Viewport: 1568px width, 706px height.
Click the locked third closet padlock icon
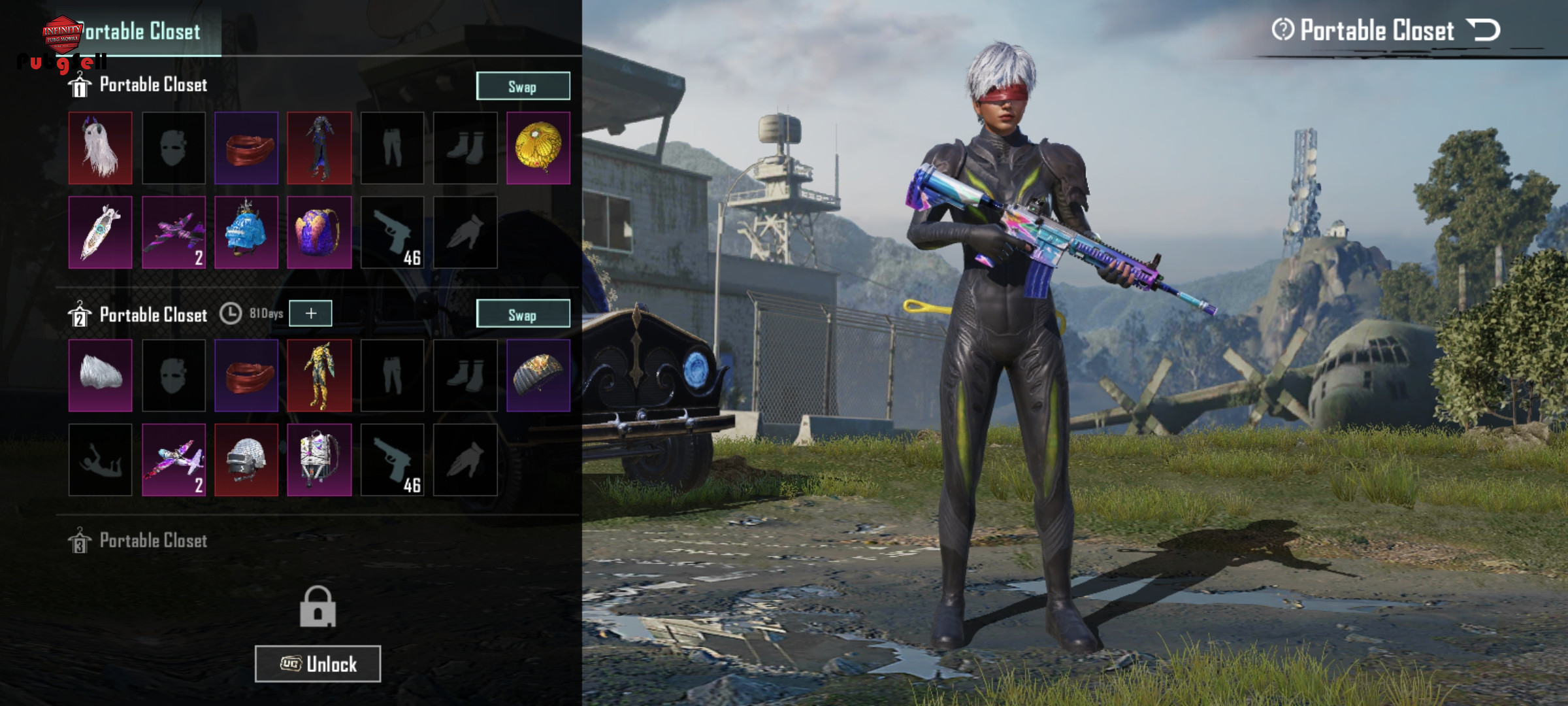click(x=318, y=607)
